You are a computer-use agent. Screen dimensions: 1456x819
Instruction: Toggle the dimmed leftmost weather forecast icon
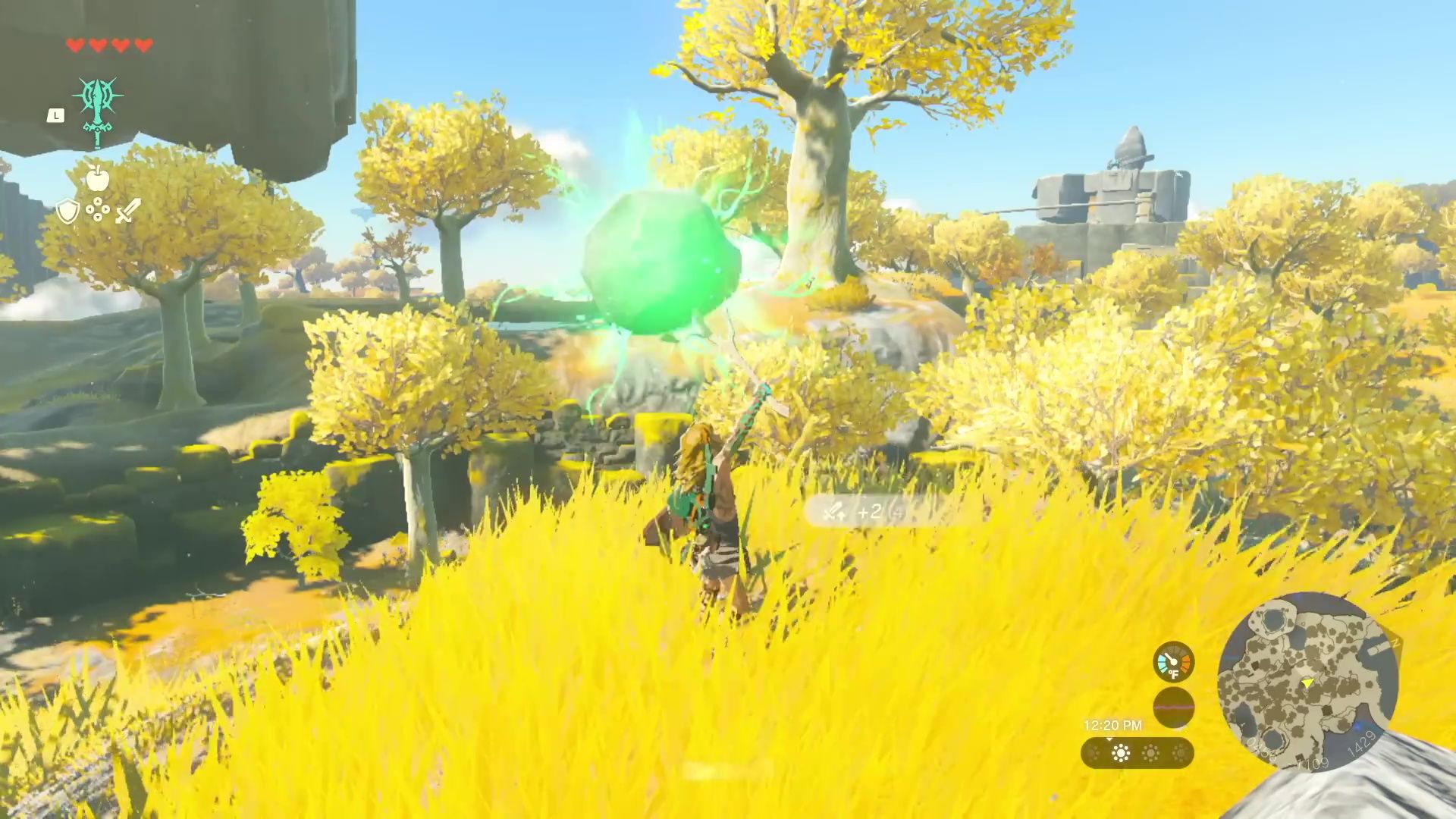coord(1093,754)
